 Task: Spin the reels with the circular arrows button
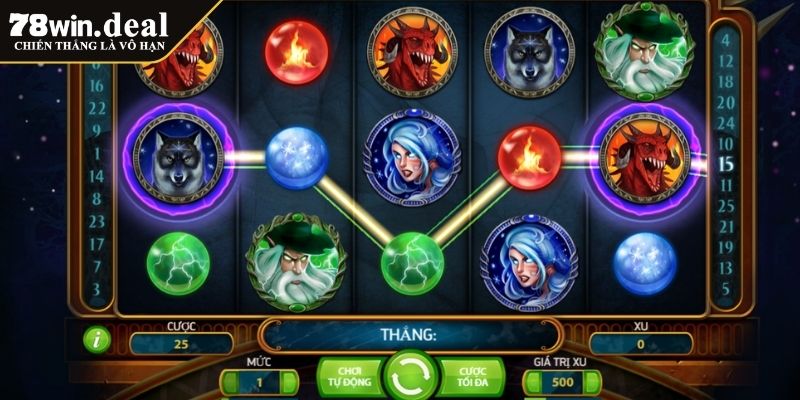coord(408,377)
